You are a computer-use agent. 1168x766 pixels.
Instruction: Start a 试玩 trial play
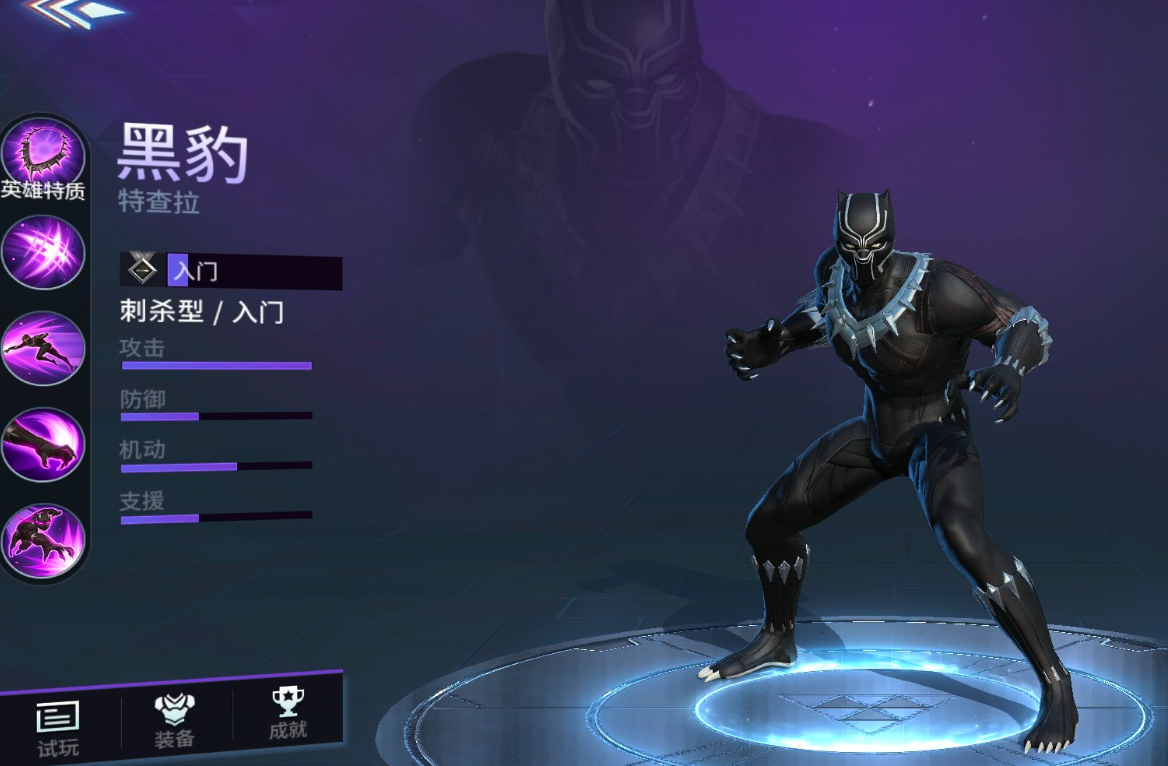click(x=58, y=727)
